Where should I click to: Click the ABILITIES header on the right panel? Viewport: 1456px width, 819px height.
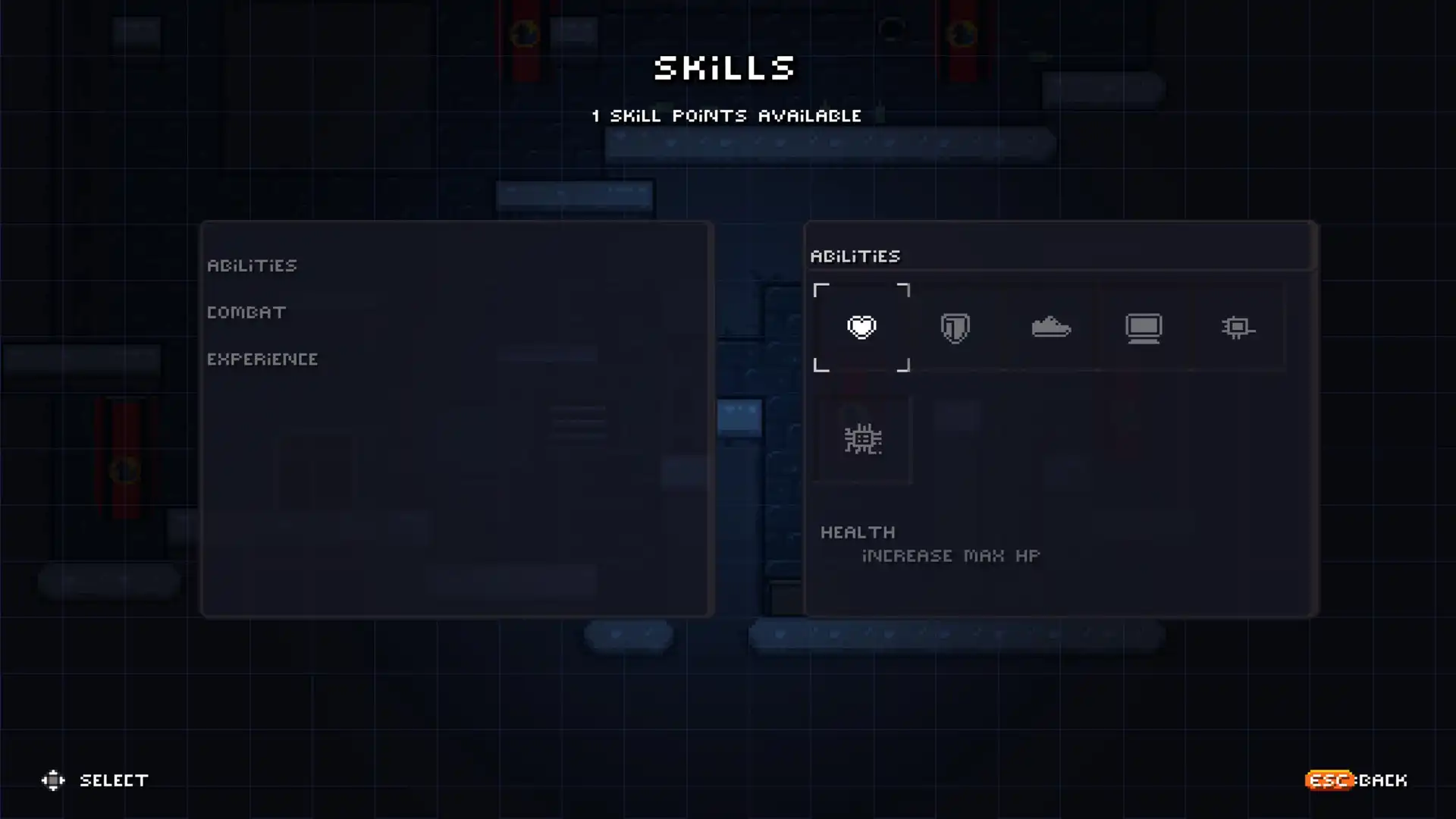tap(855, 256)
